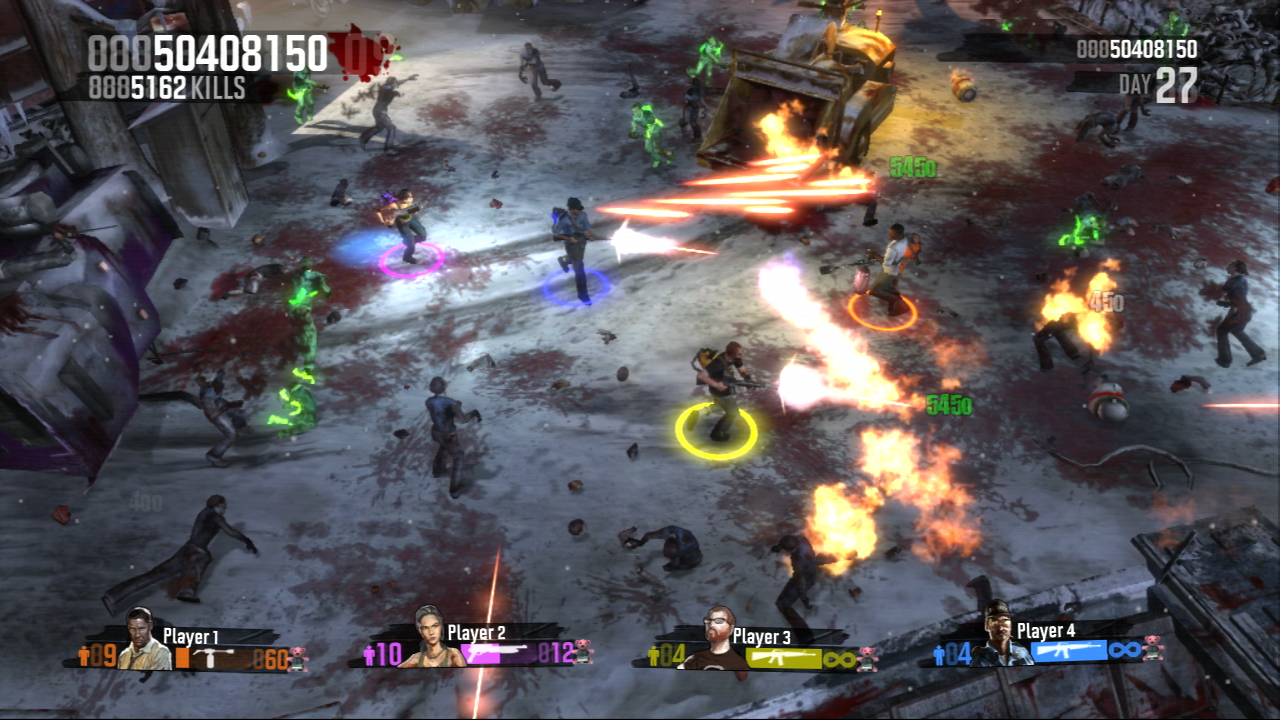Click Player 3's teddy bear item
Image resolution: width=1280 pixels, height=720 pixels.
point(866,659)
